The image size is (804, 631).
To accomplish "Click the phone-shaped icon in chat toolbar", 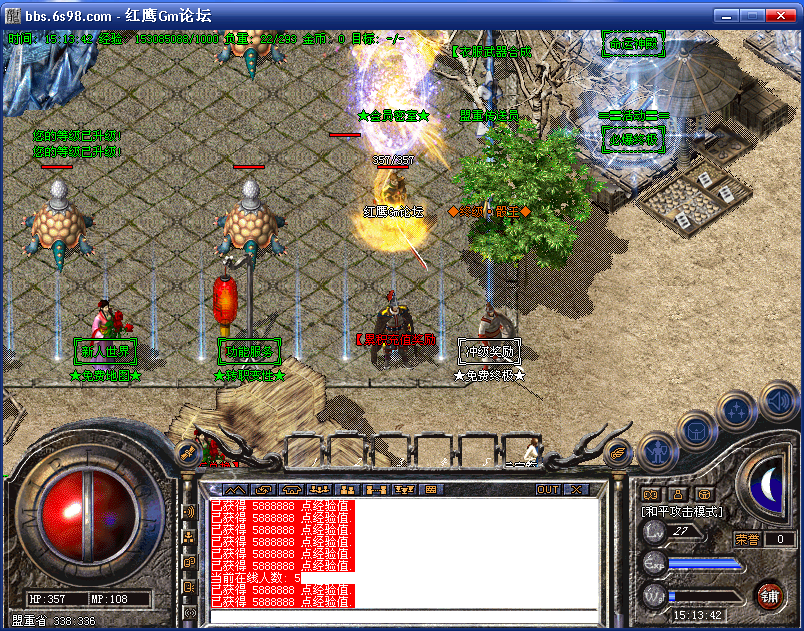I will coord(291,489).
